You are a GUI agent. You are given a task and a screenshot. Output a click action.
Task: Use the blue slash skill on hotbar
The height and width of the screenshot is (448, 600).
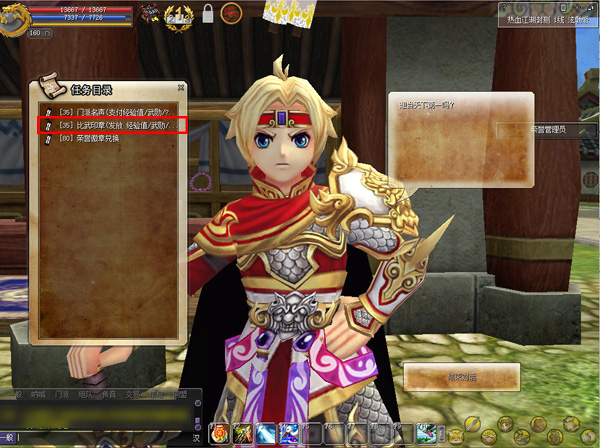click(x=265, y=433)
